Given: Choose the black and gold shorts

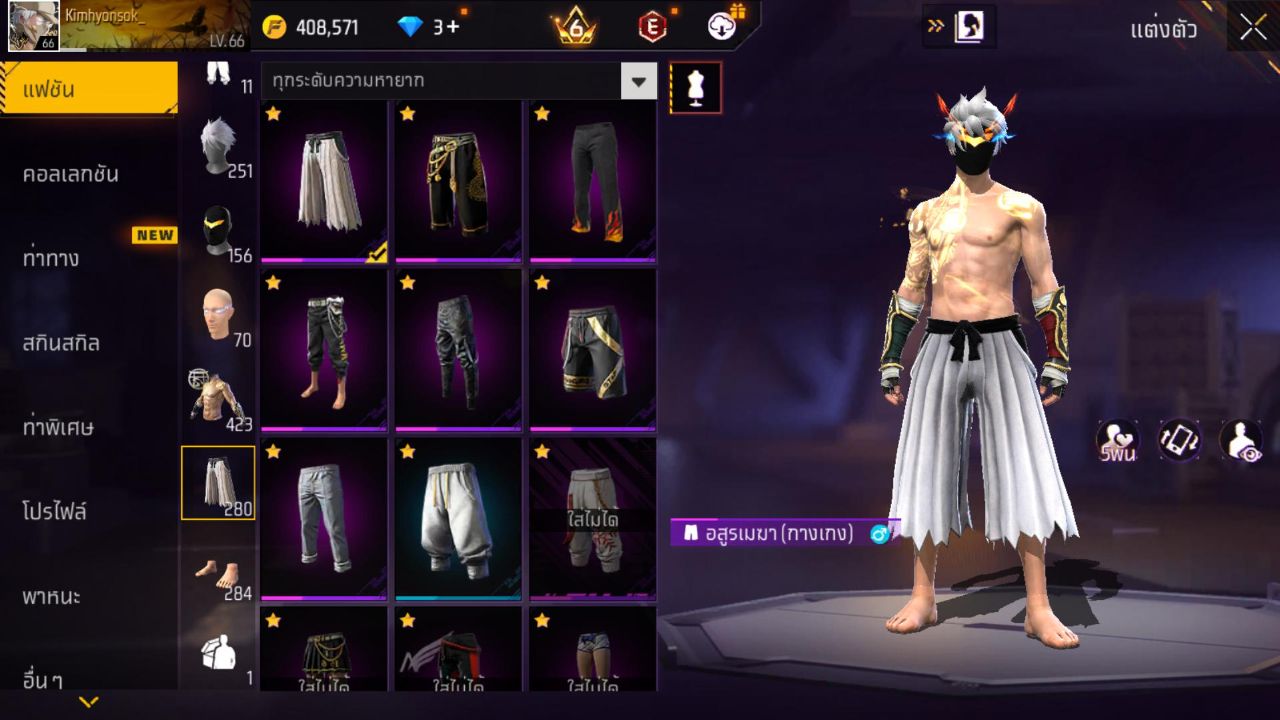Looking at the screenshot, I should pyautogui.click(x=592, y=350).
